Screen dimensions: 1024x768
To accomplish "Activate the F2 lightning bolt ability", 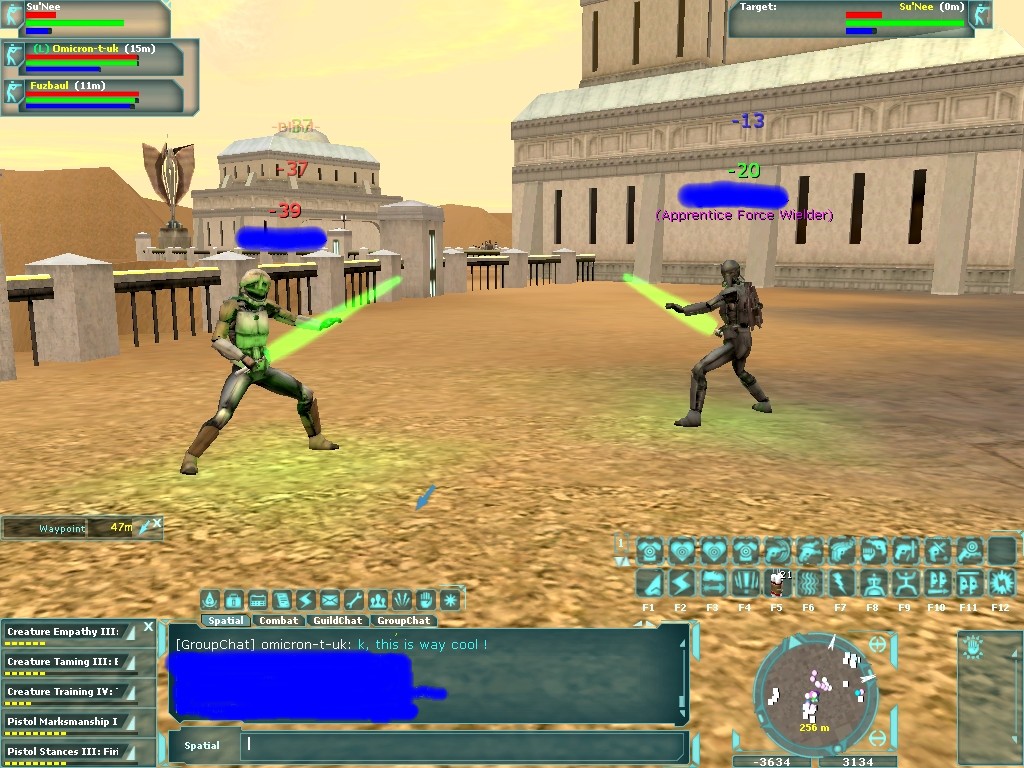I will tap(681, 584).
